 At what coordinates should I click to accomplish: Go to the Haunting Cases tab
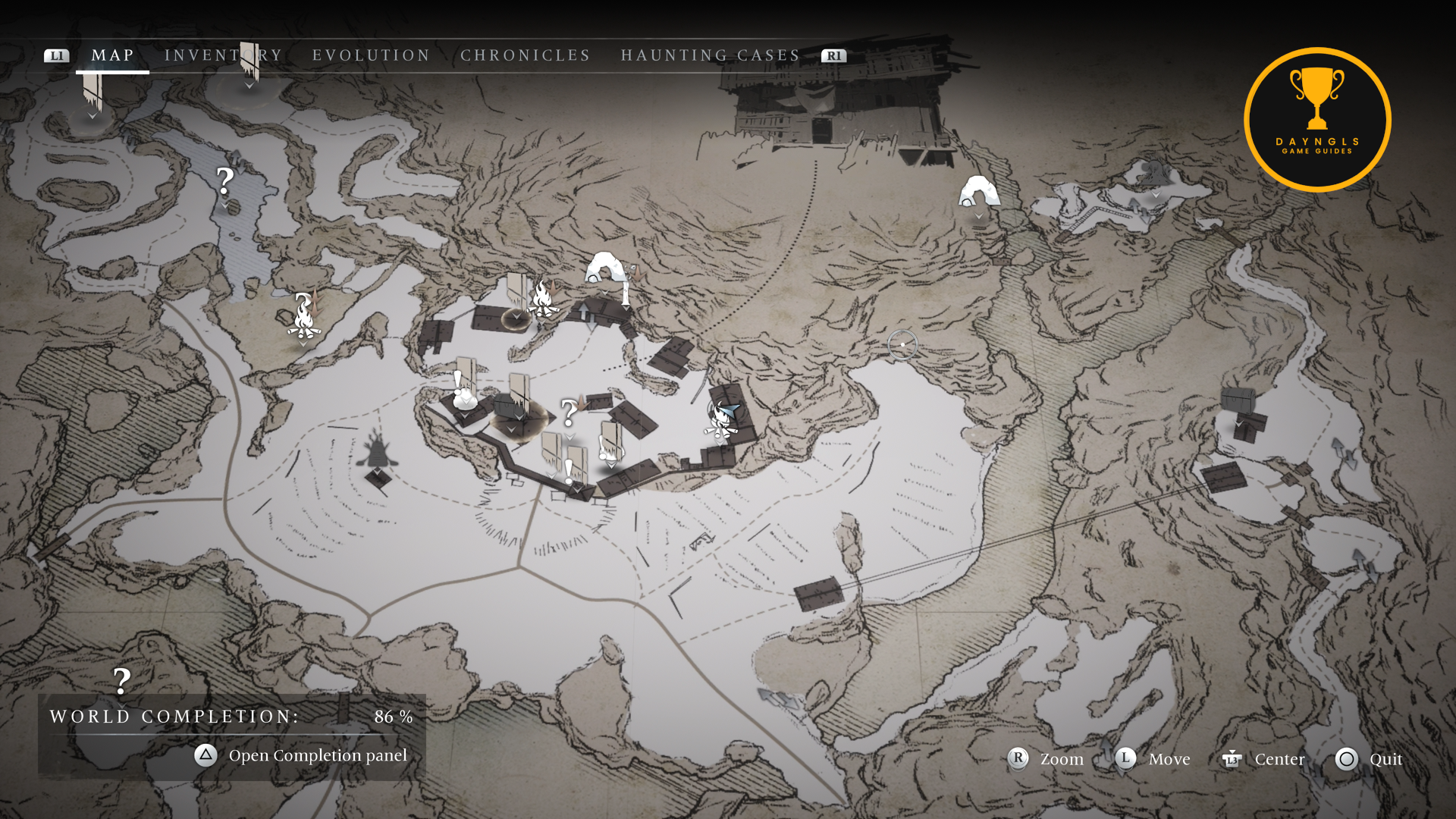point(710,55)
